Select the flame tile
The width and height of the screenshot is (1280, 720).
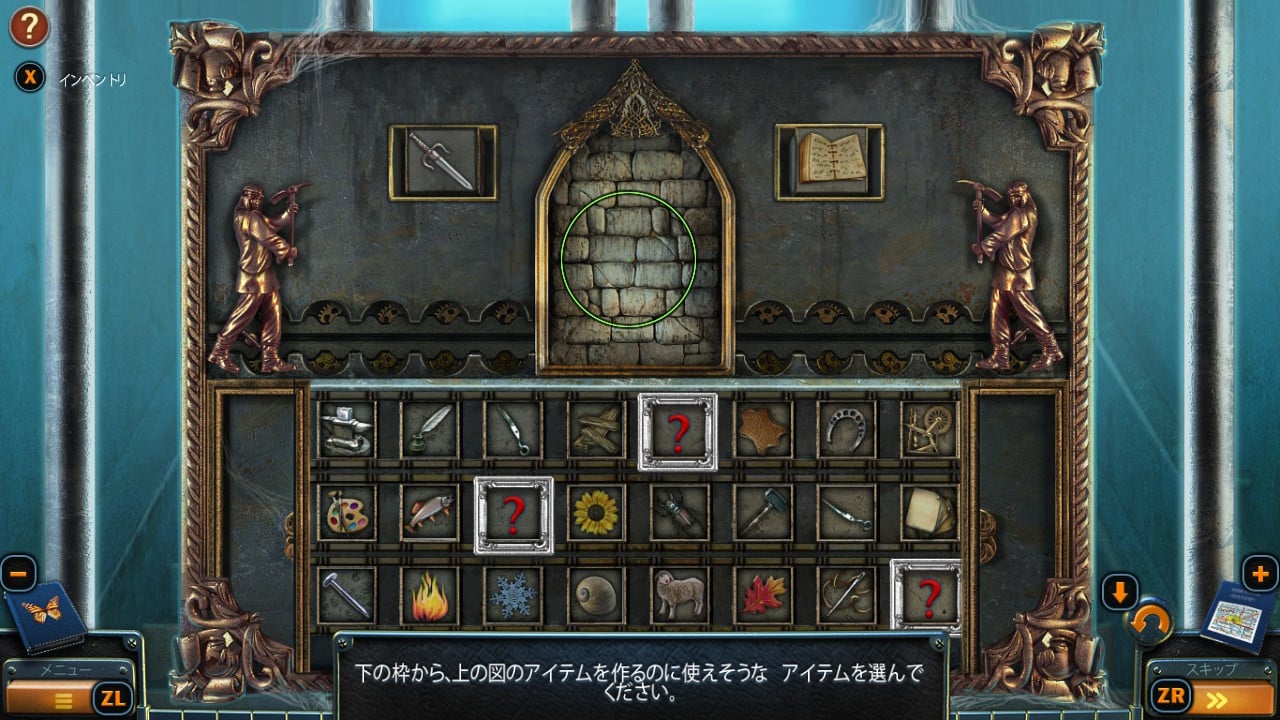pyautogui.click(x=430, y=596)
